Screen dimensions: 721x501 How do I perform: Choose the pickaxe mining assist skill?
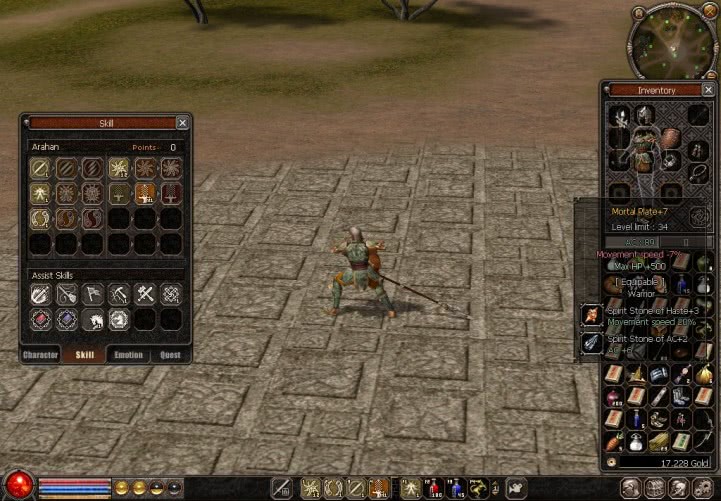pos(118,294)
